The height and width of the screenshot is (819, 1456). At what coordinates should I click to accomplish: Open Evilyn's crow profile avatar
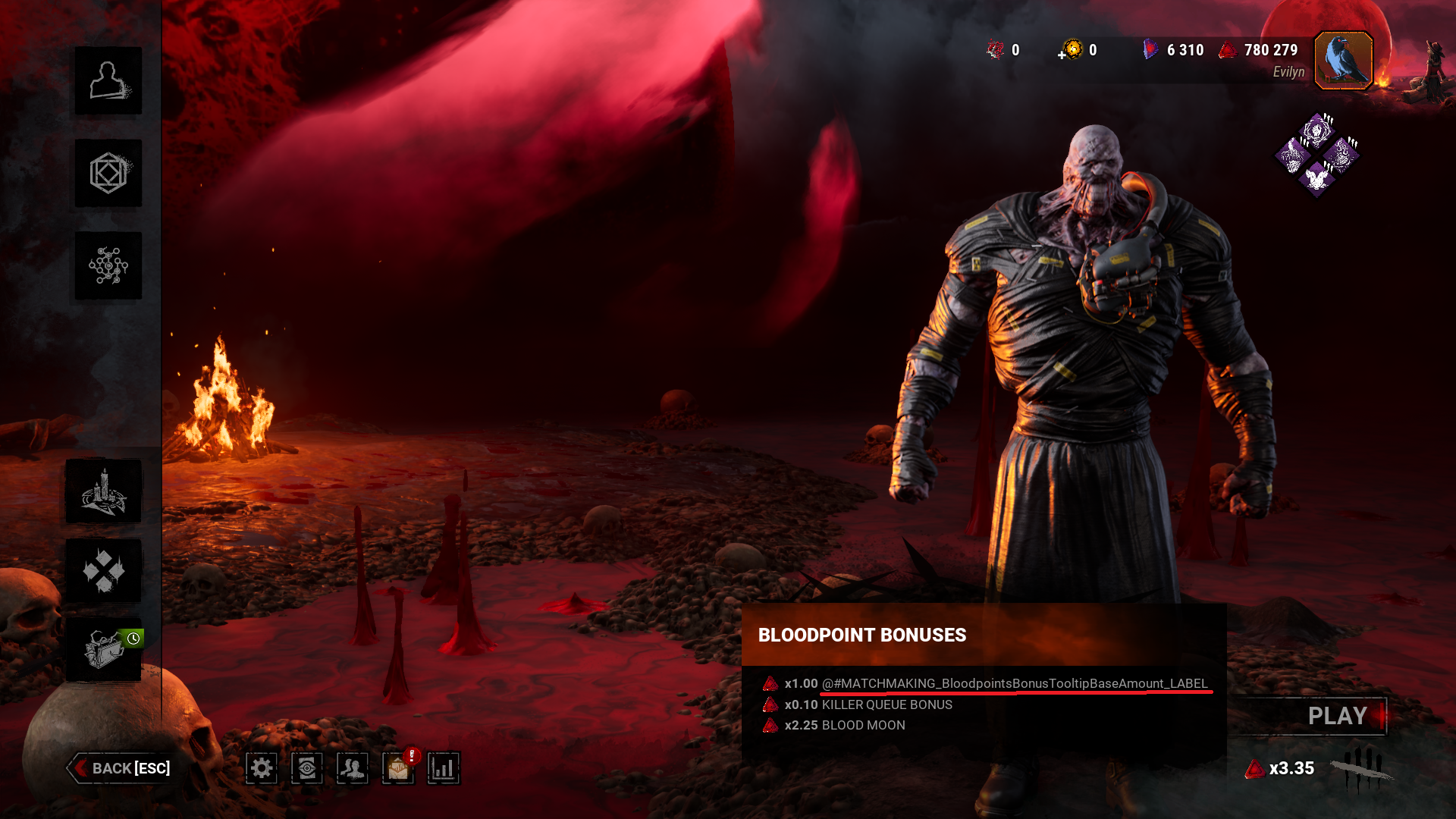coord(1343,61)
